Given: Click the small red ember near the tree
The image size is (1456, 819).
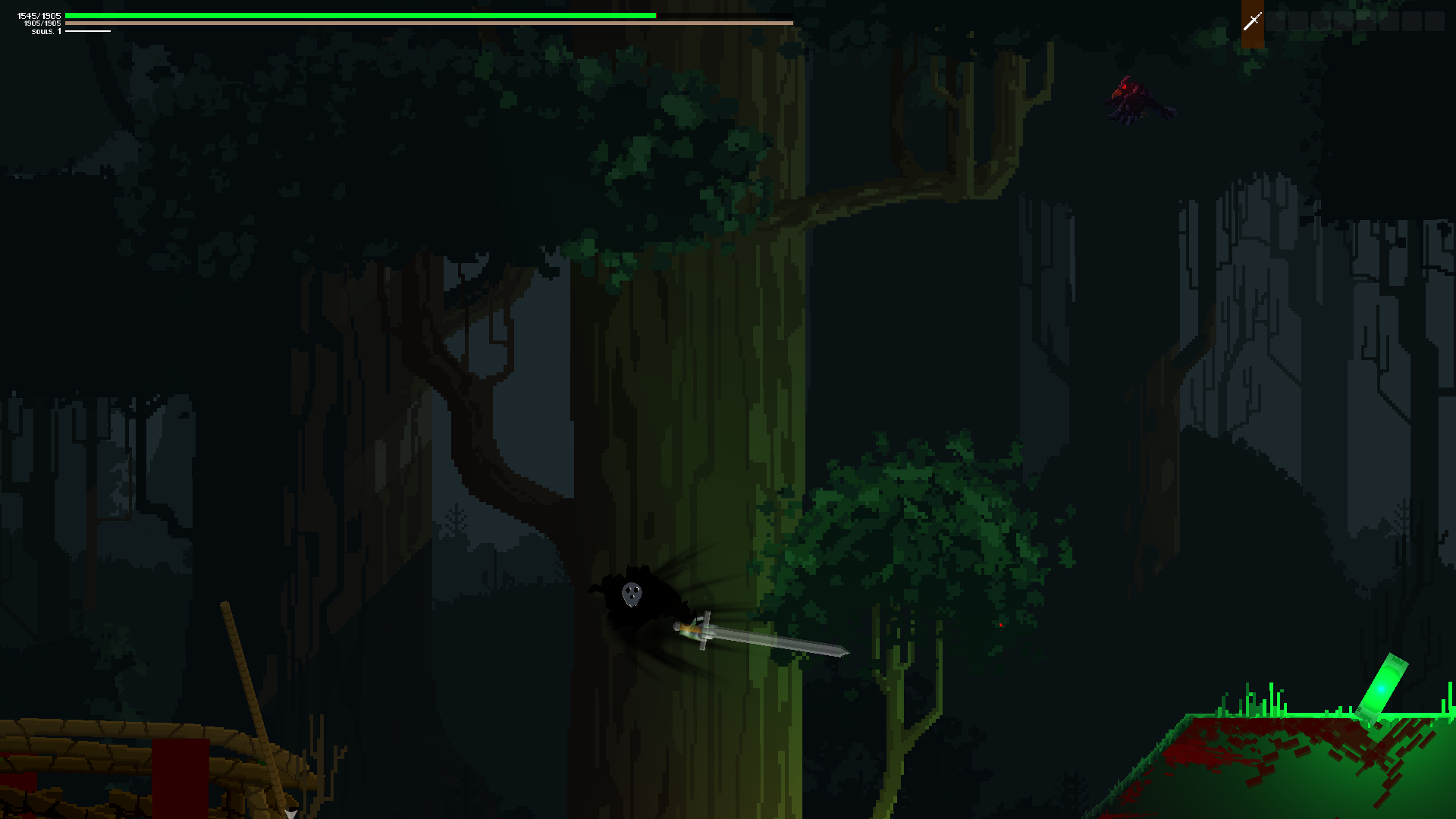Looking at the screenshot, I should tap(1001, 623).
